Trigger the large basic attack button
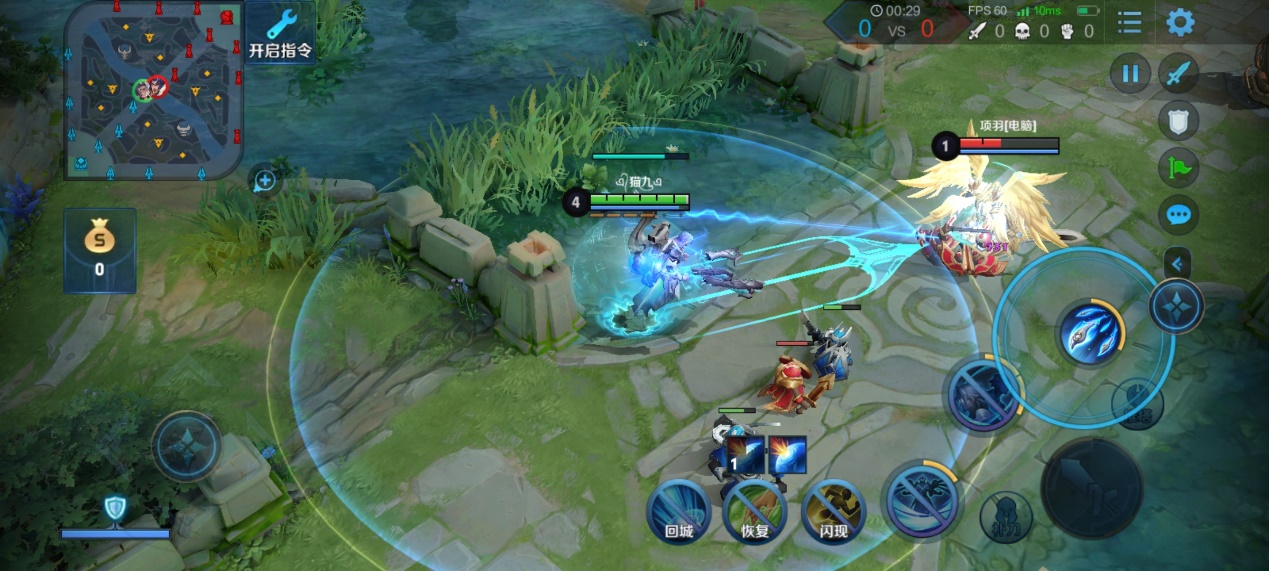Image resolution: width=1269 pixels, height=571 pixels. pos(1091,488)
